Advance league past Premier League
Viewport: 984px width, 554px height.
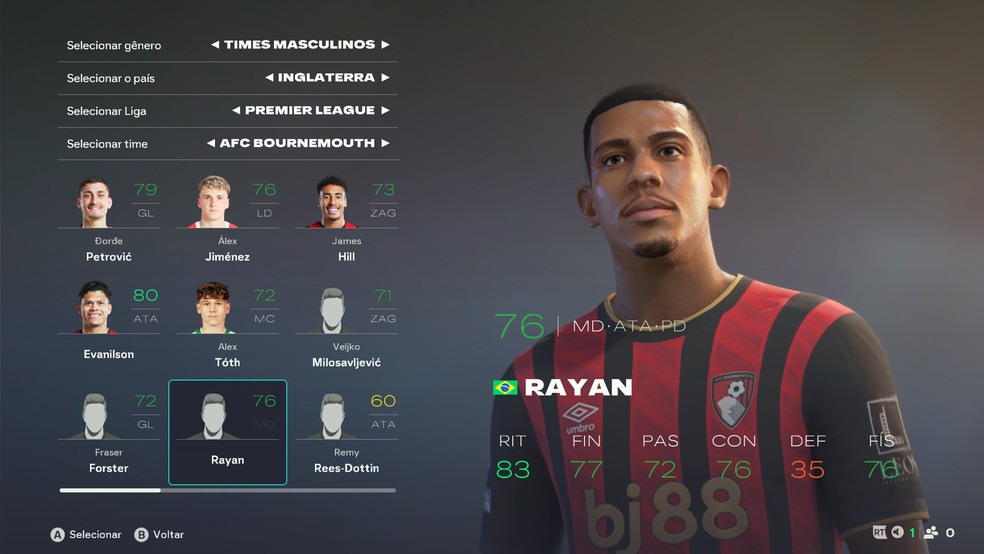pos(385,111)
